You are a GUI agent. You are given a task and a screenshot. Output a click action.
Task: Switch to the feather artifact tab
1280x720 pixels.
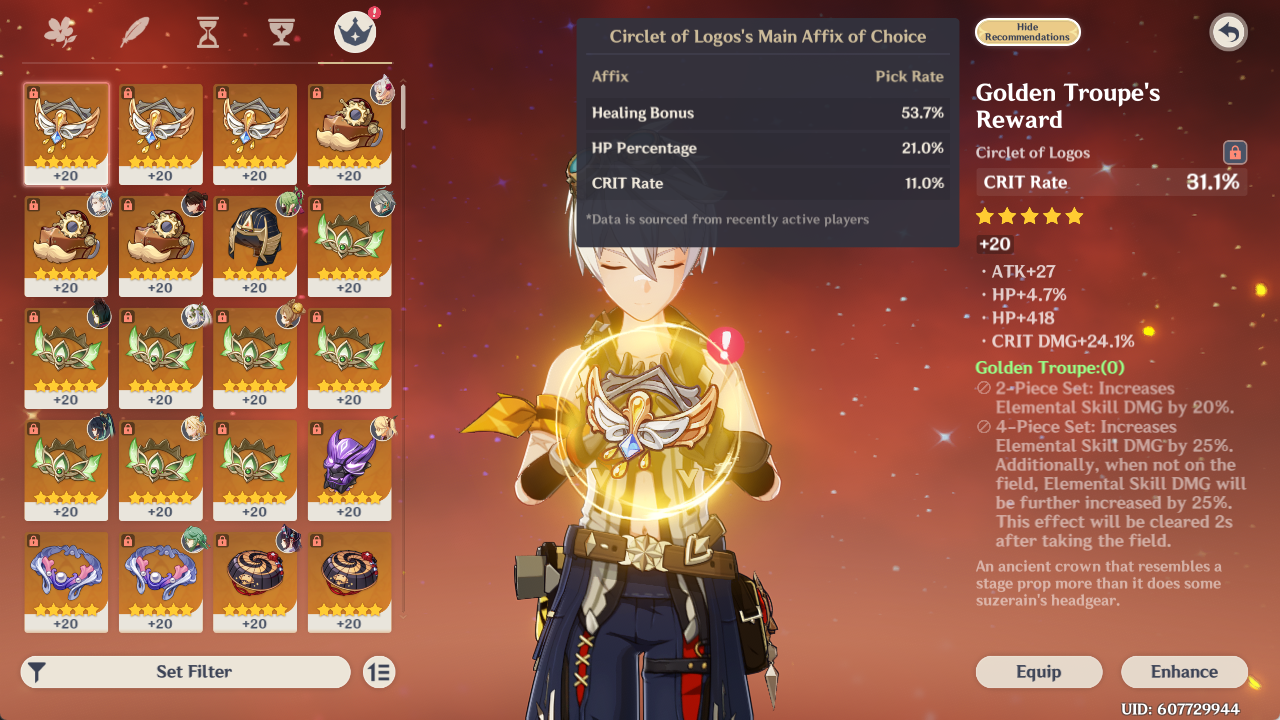[134, 33]
